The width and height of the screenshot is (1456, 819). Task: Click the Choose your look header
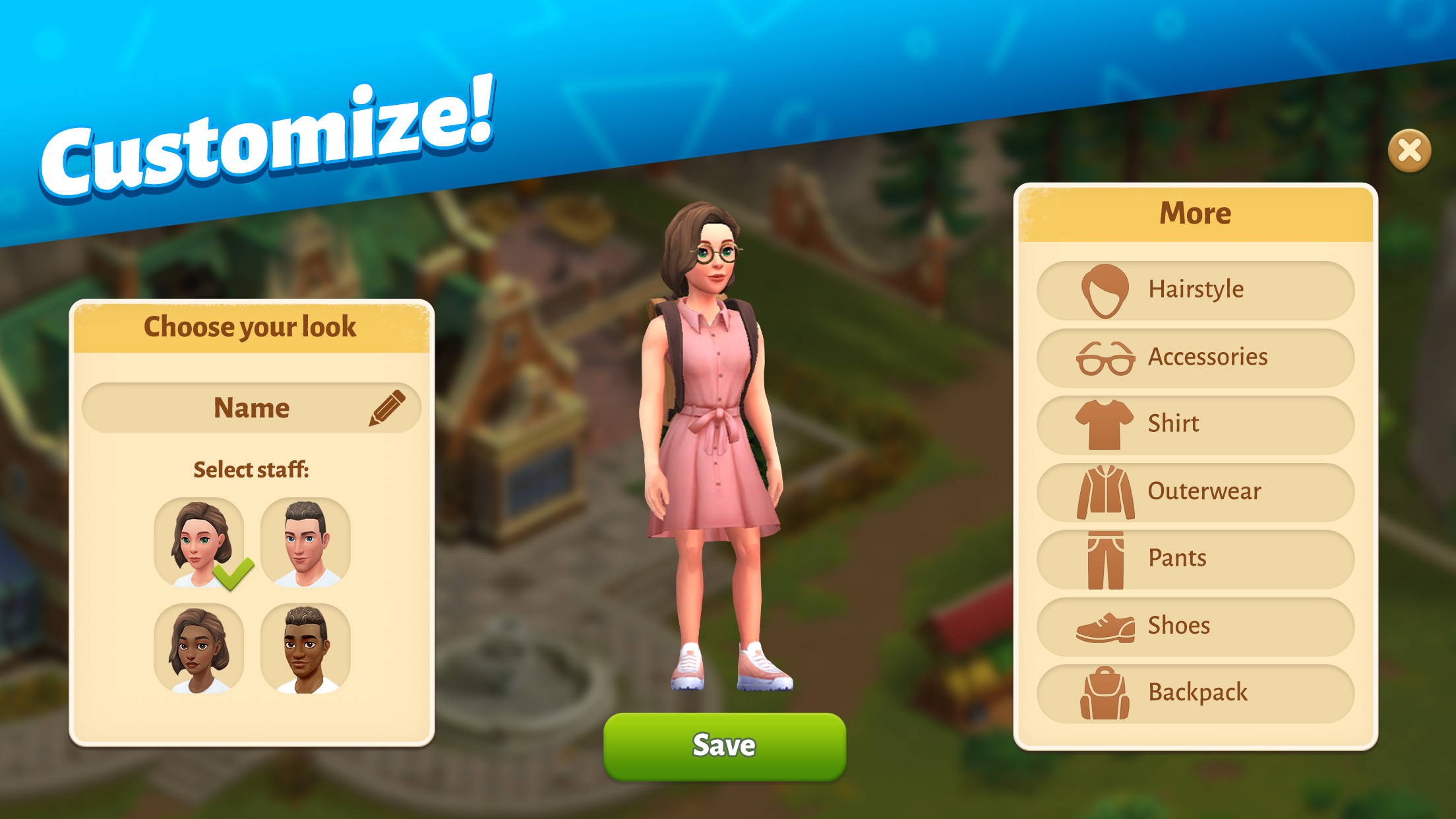251,326
